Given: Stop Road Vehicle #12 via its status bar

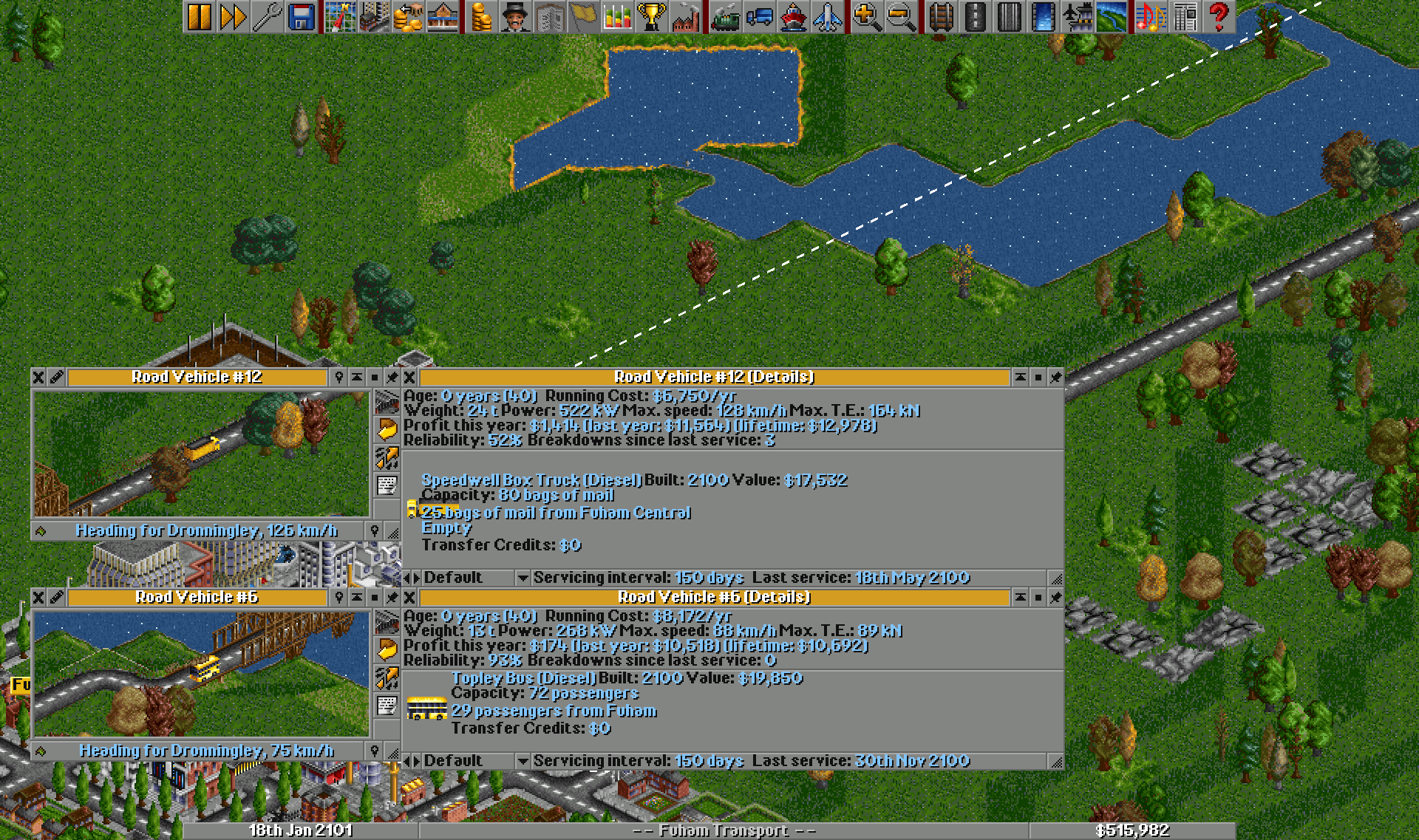Looking at the screenshot, I should tap(207, 530).
